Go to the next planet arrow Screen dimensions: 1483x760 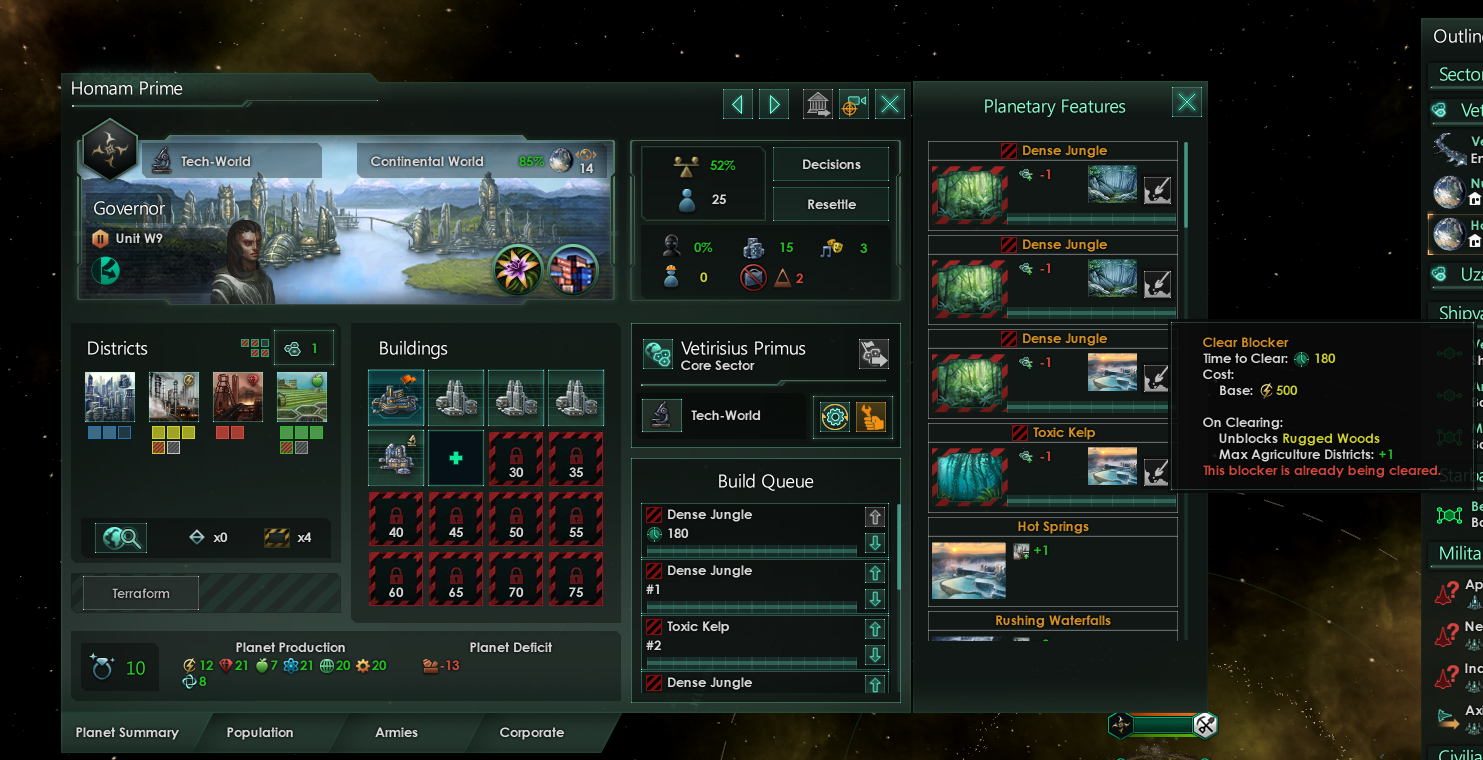[x=773, y=104]
